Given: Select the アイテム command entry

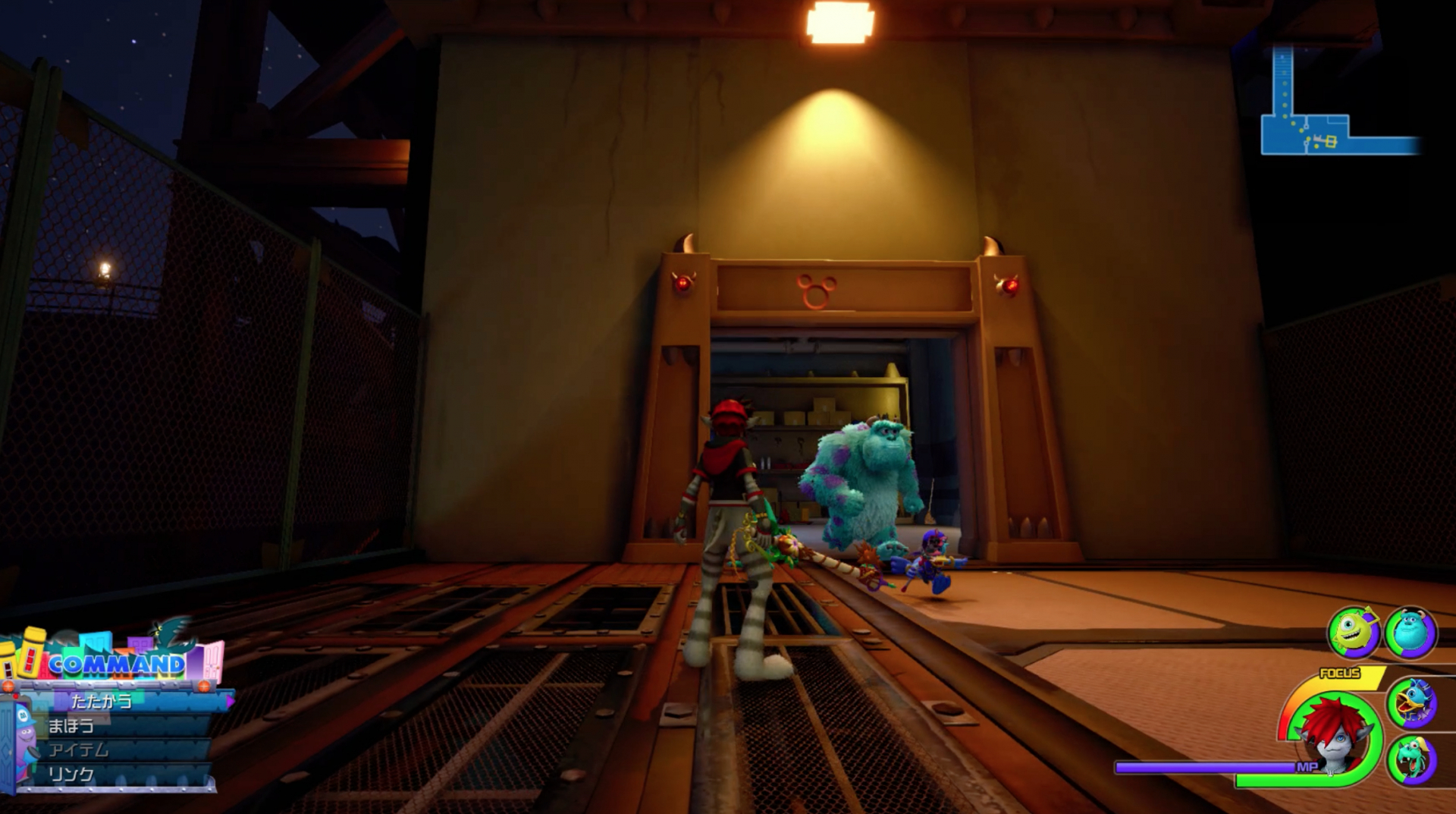Looking at the screenshot, I should [79, 750].
